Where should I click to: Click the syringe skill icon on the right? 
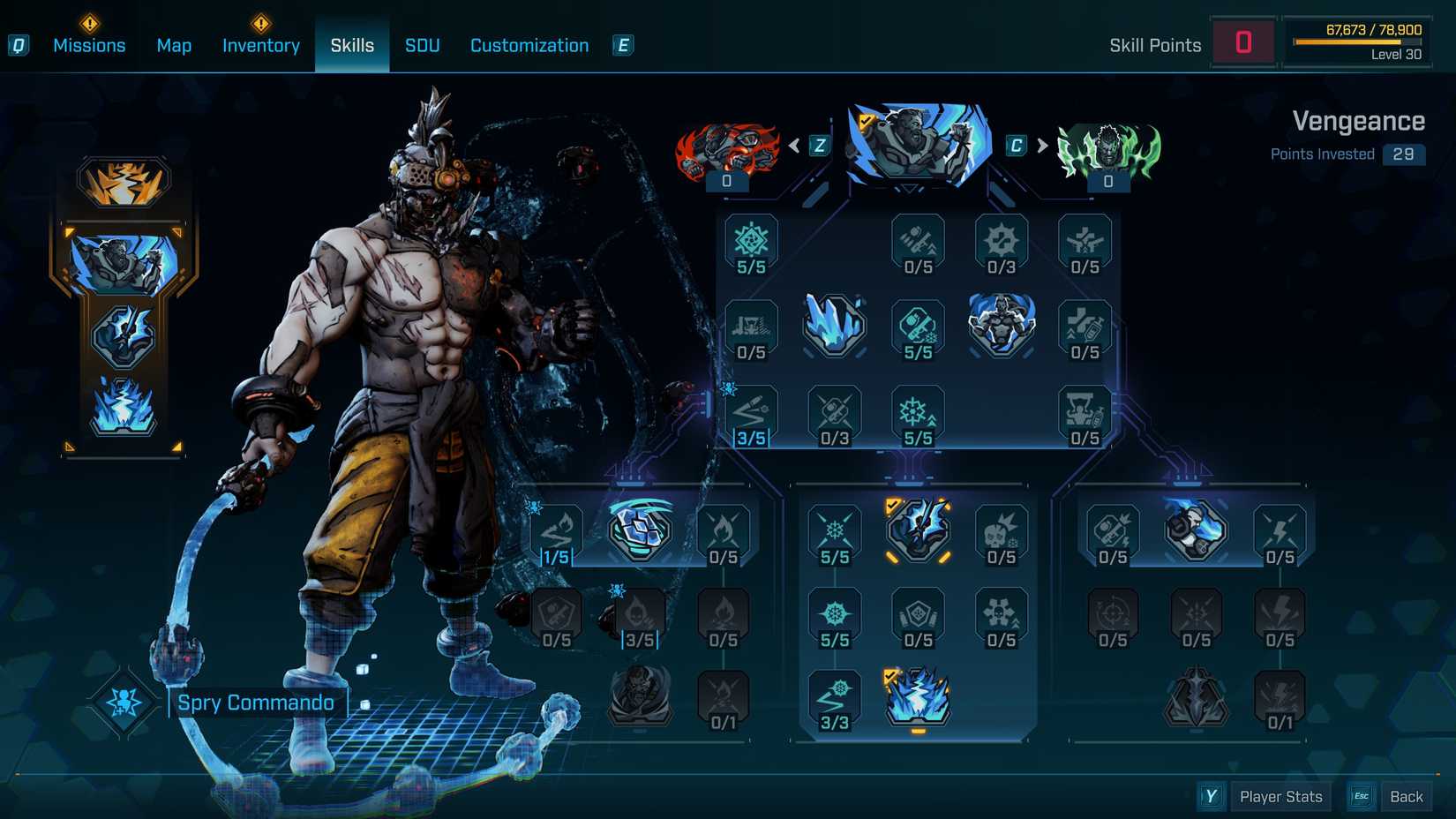point(1086,328)
